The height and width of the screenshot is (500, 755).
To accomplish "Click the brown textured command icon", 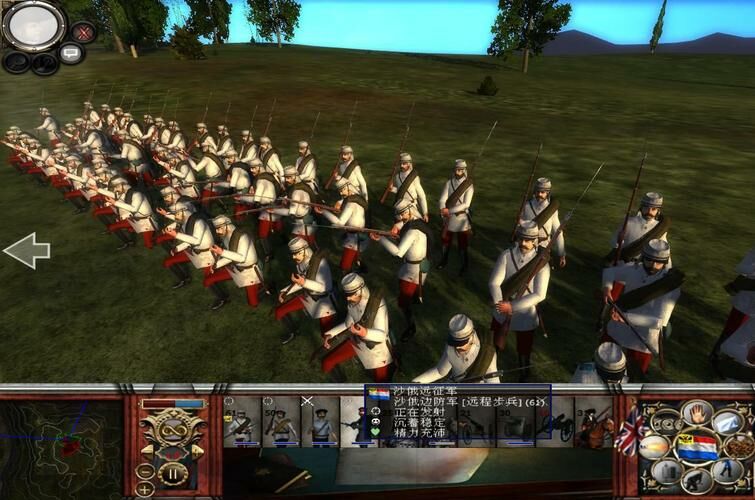I will [x=741, y=446].
